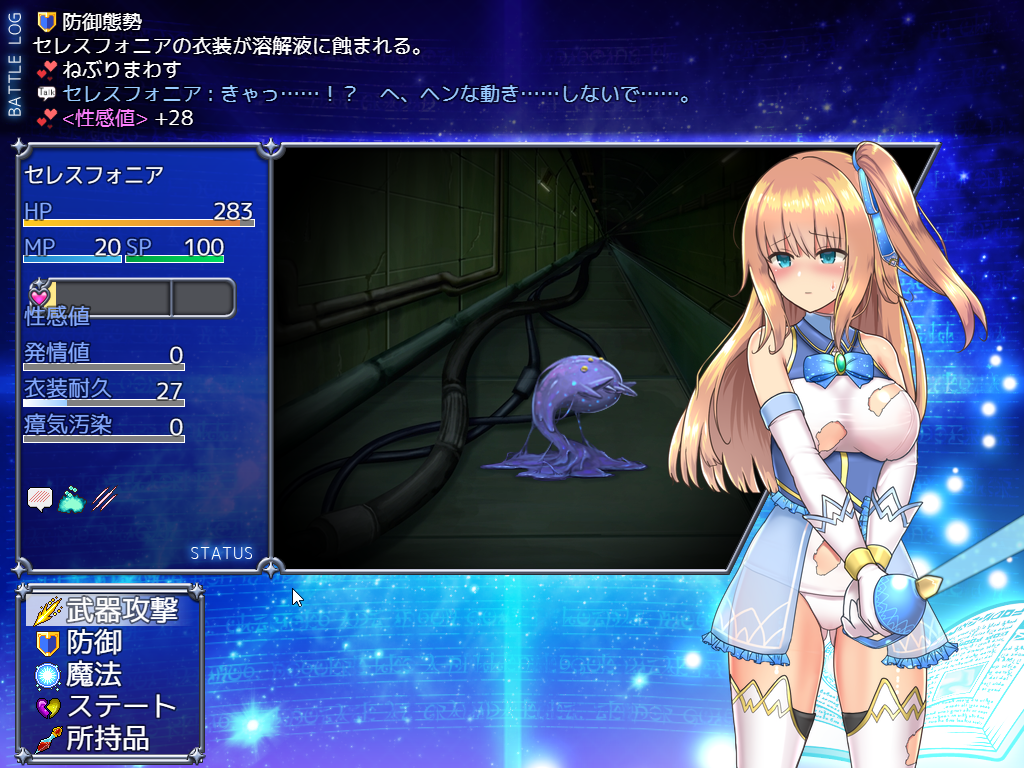This screenshot has width=1024, height=768.
Task: Choose the 防御 defend command
Action: [93, 642]
